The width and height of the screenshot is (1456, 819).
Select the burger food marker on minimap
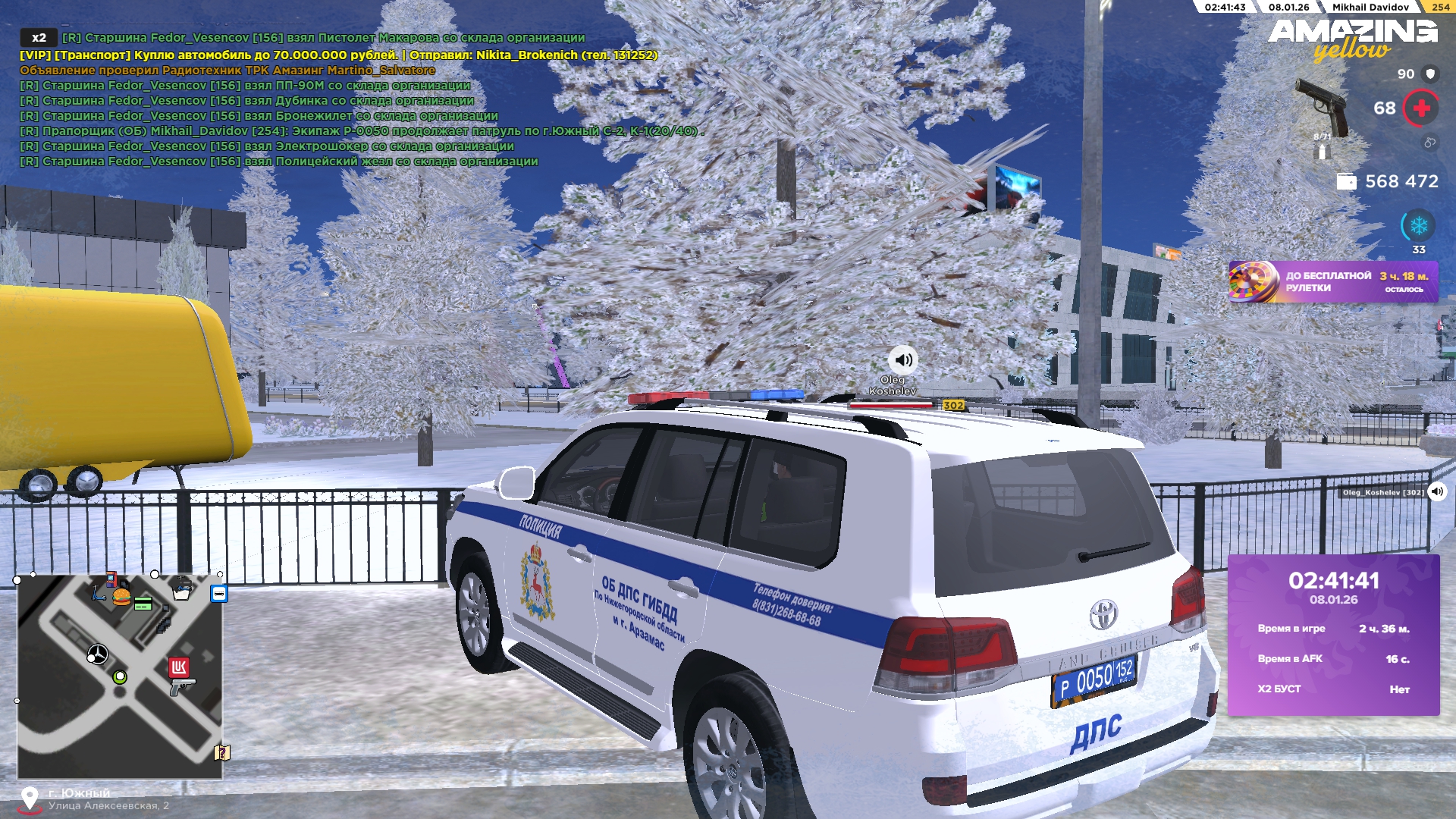point(121,597)
